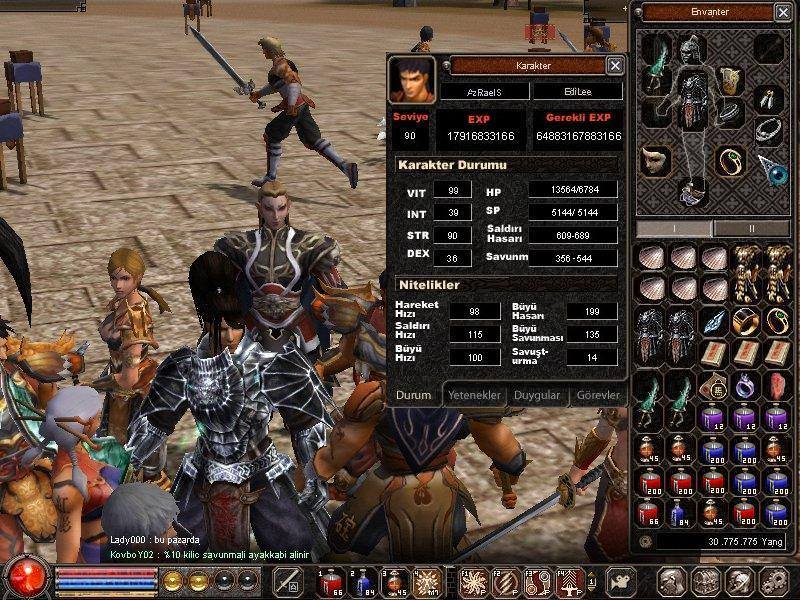
Task: Select the equipped shoes slot
Action: tap(690, 189)
